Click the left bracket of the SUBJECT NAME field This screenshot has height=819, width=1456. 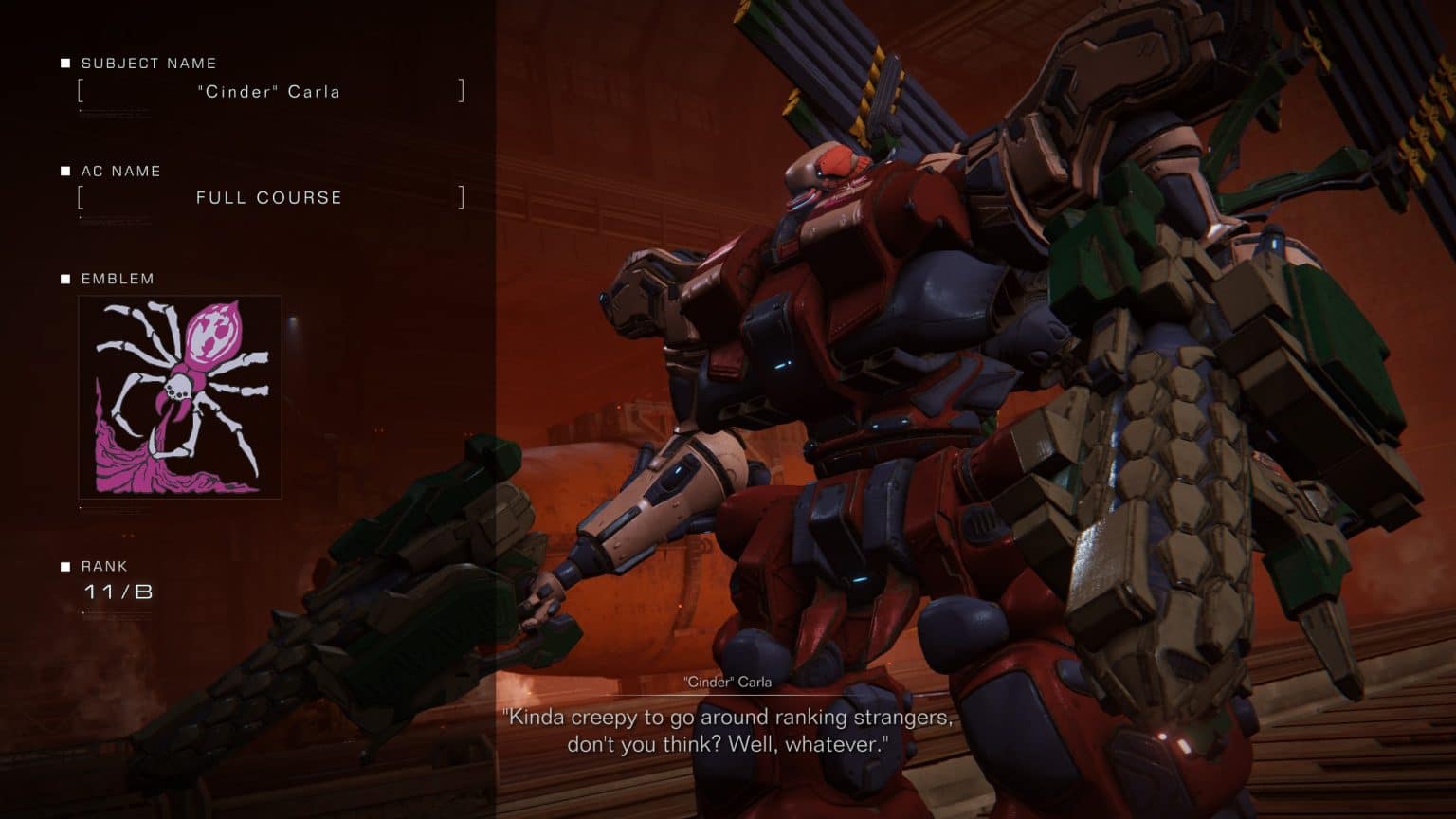click(x=81, y=91)
